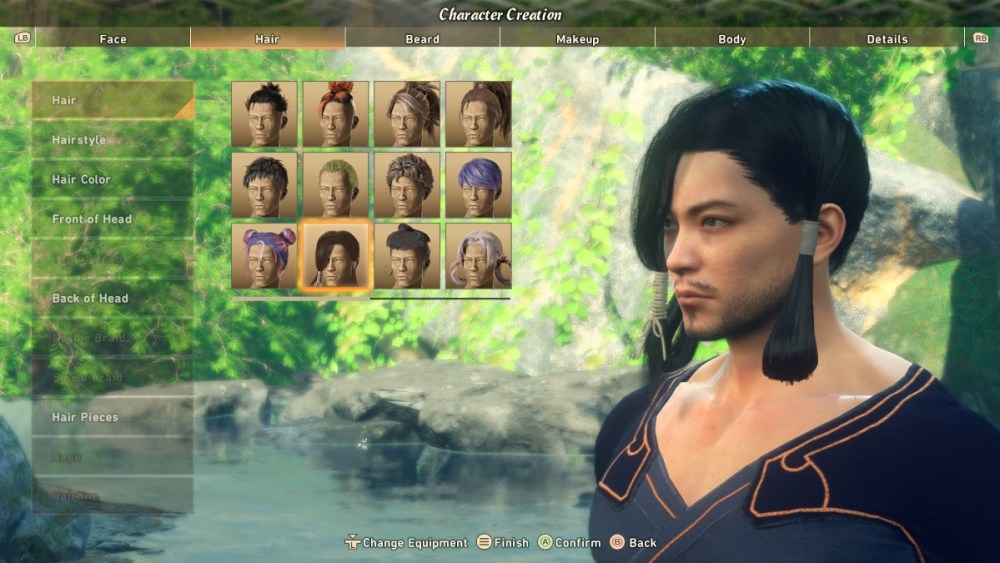This screenshot has height=563, width=1000.
Task: Select the green short-cropped hairstyle
Action: (x=336, y=185)
